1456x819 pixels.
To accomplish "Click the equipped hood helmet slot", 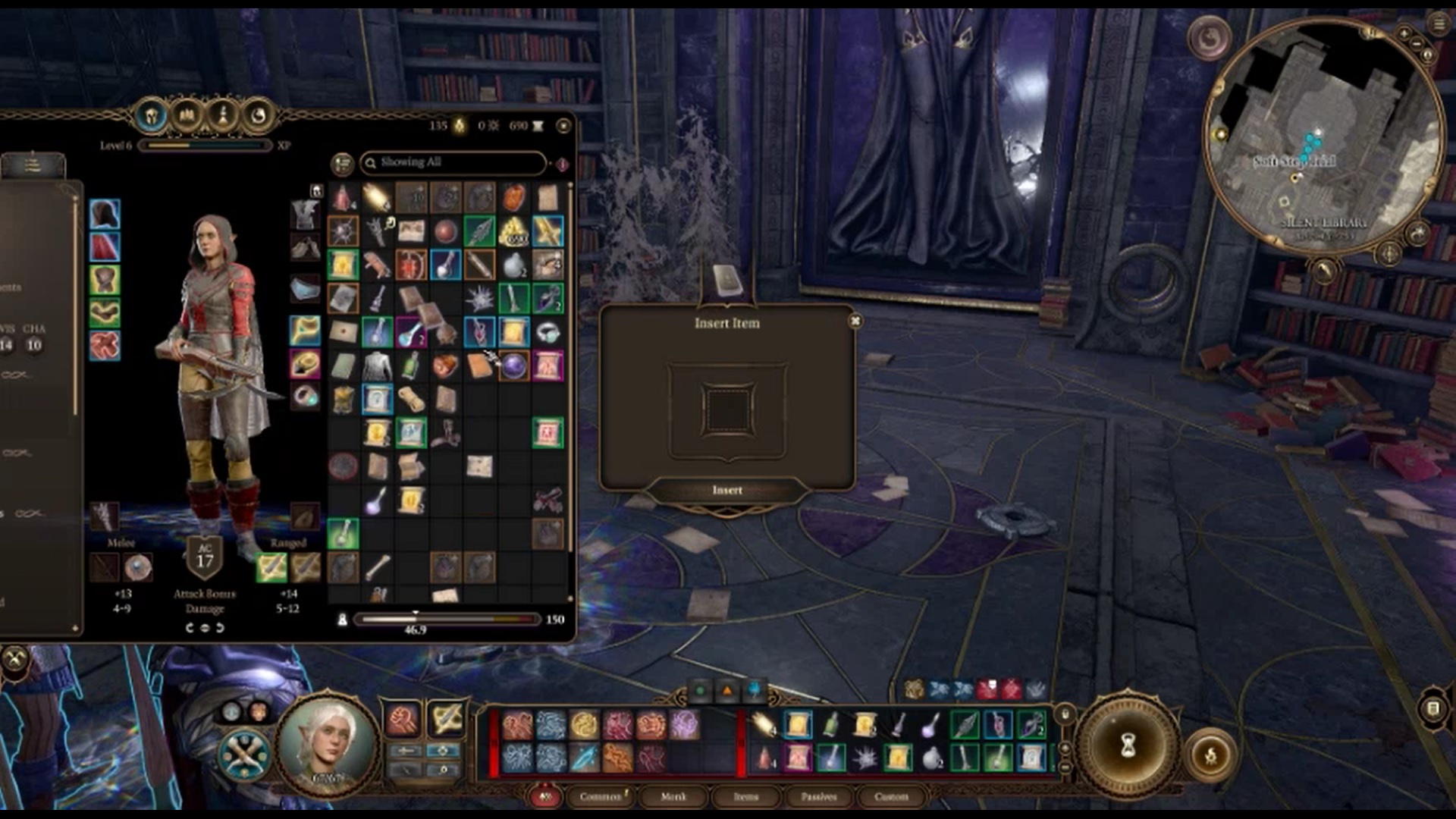I will pos(105,215).
